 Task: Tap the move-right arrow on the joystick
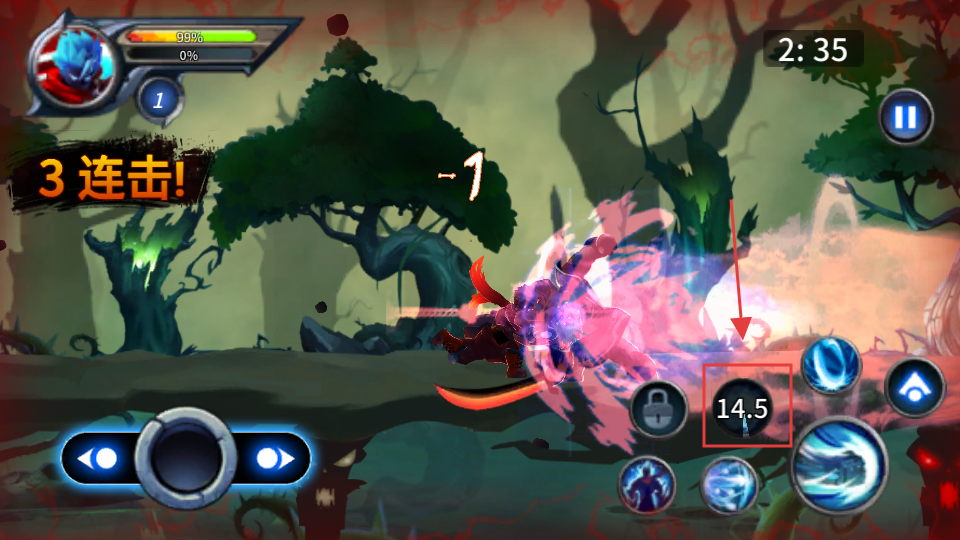click(x=271, y=459)
